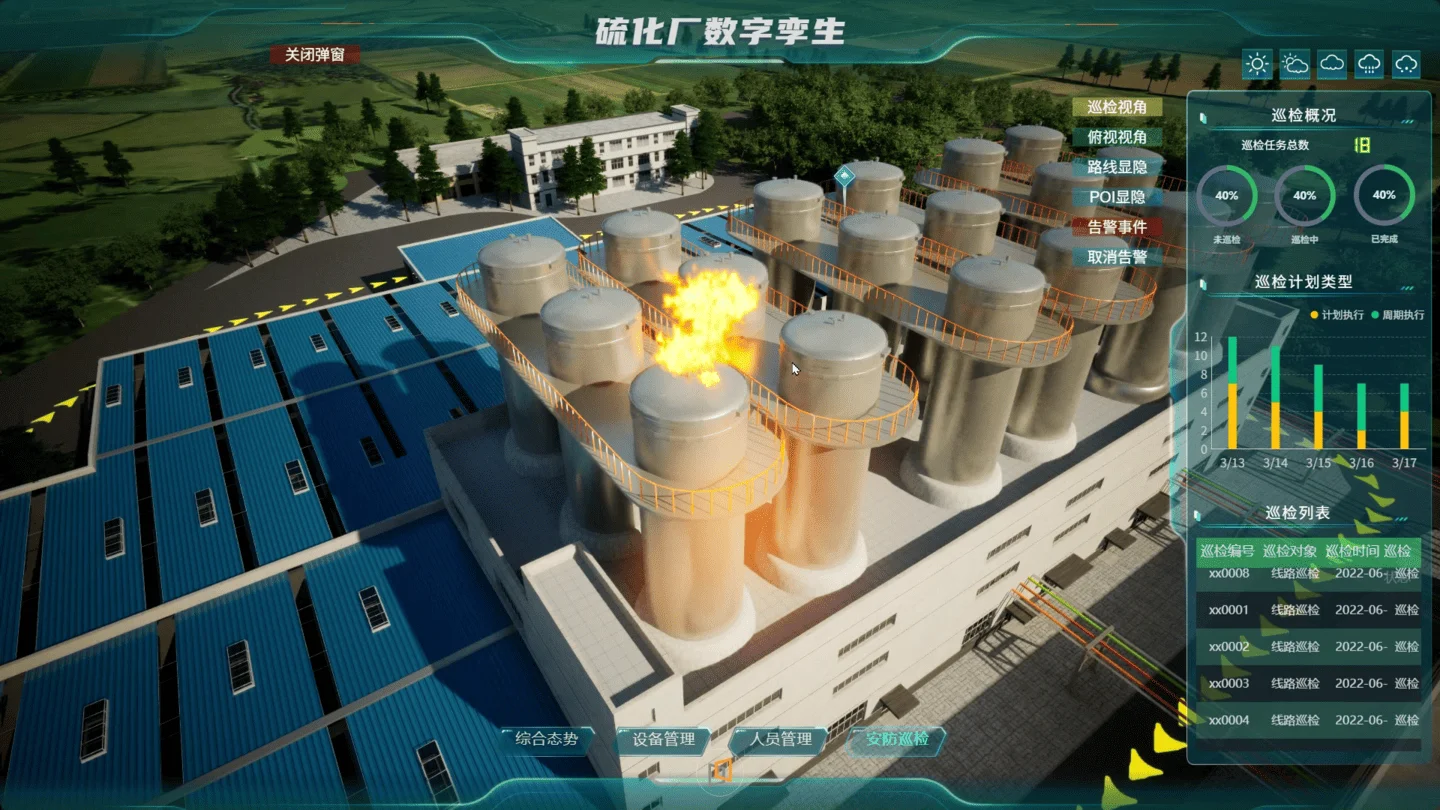Switch to 俯视视角 top-down view
Screen dimensions: 1440x810
(1117, 137)
